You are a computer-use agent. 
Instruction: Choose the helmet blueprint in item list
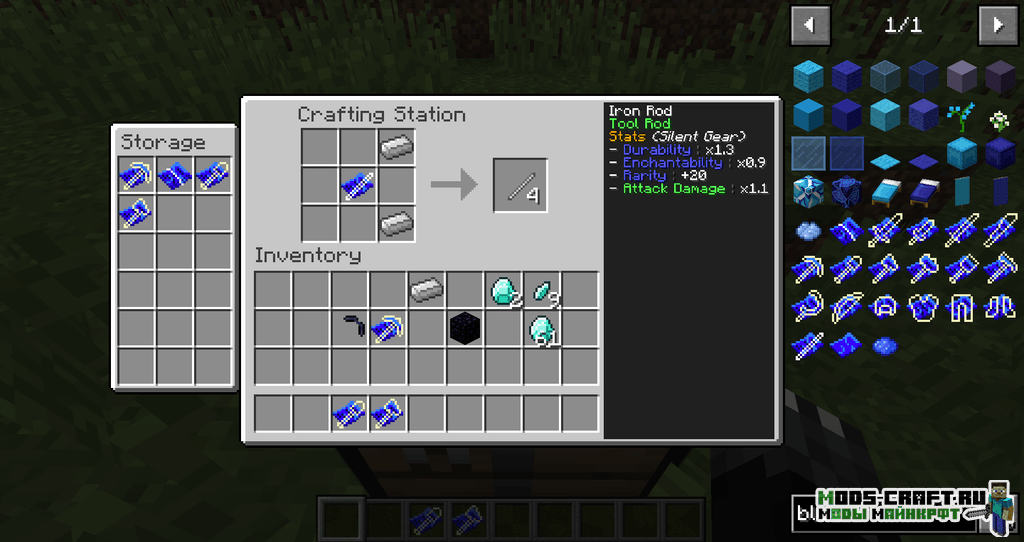coord(884,306)
